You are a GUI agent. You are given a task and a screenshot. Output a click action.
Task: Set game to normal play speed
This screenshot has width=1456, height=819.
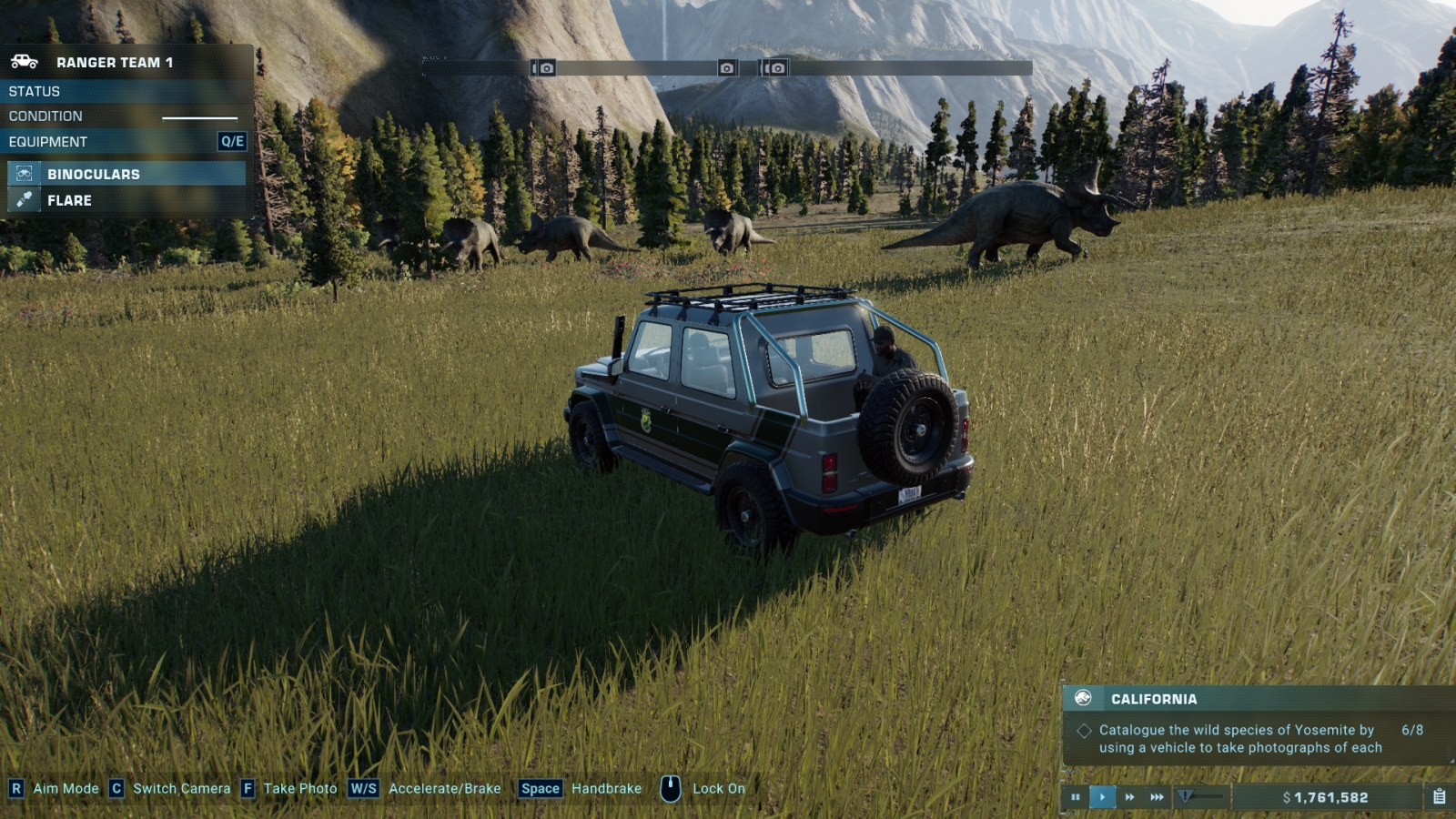tap(1102, 797)
